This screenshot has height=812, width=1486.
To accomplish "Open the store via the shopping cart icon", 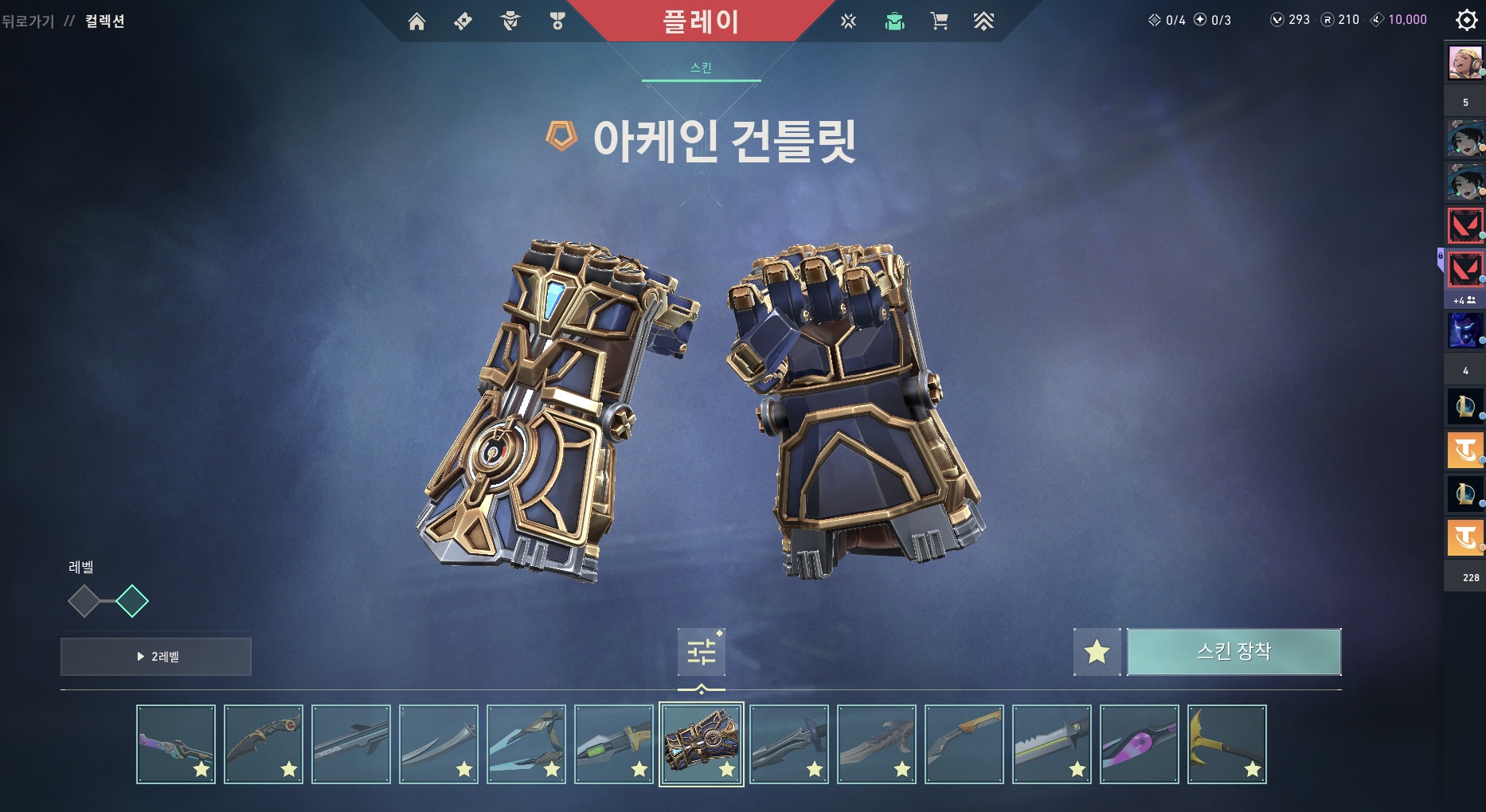I will point(939,21).
